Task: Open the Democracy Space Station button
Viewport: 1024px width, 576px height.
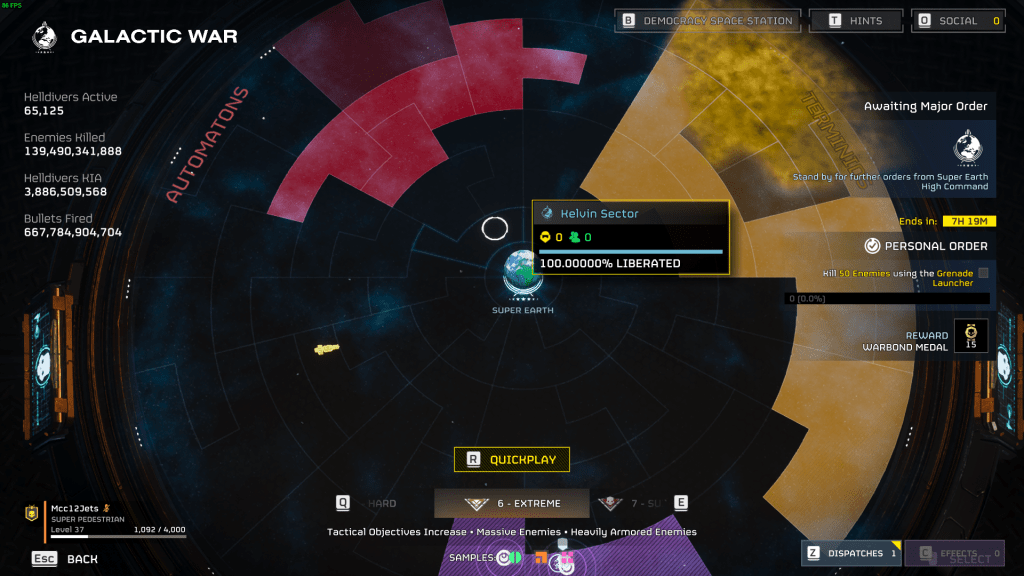Action: pyautogui.click(x=709, y=20)
